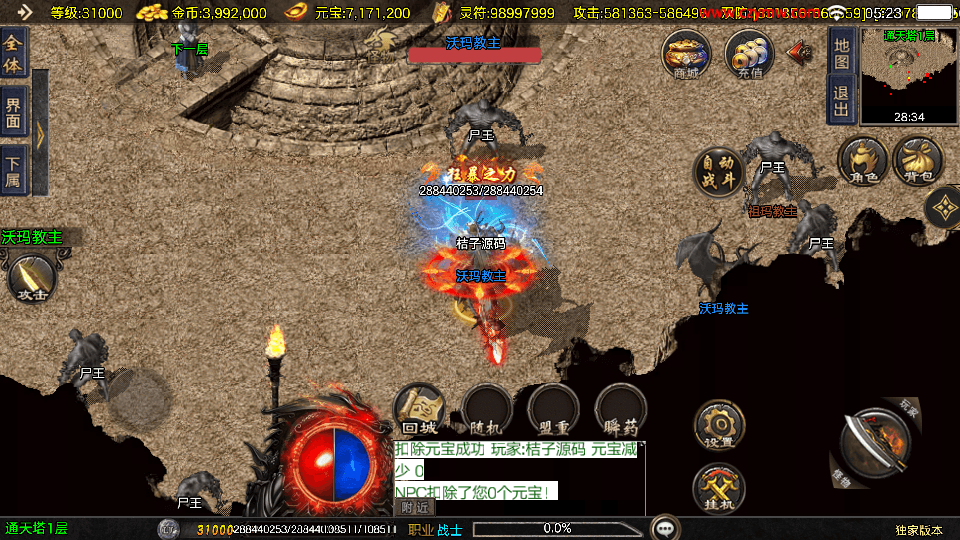Open the chat speech bubble button
The image size is (960, 540).
[664, 527]
